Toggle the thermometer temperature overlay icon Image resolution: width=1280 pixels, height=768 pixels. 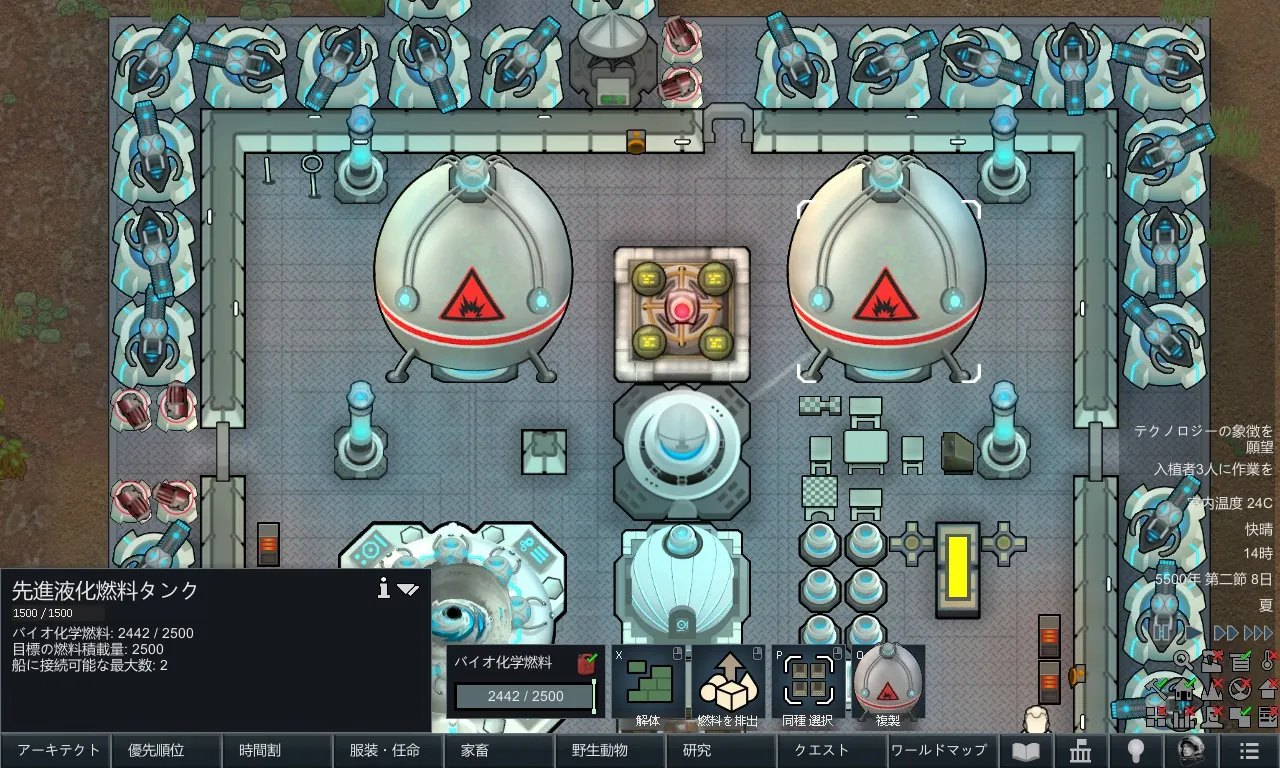pos(1268,660)
